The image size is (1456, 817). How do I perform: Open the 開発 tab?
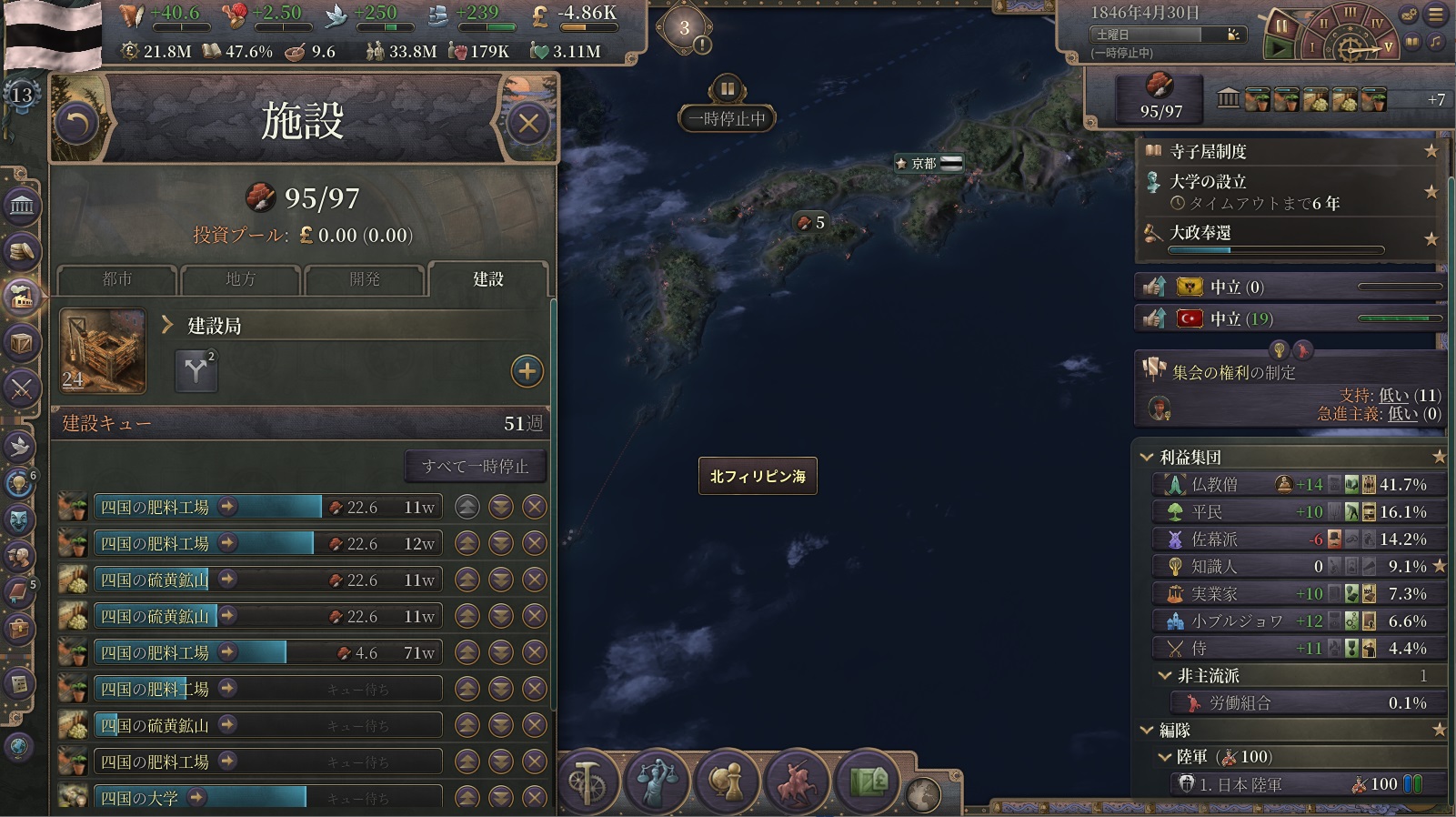[364, 279]
